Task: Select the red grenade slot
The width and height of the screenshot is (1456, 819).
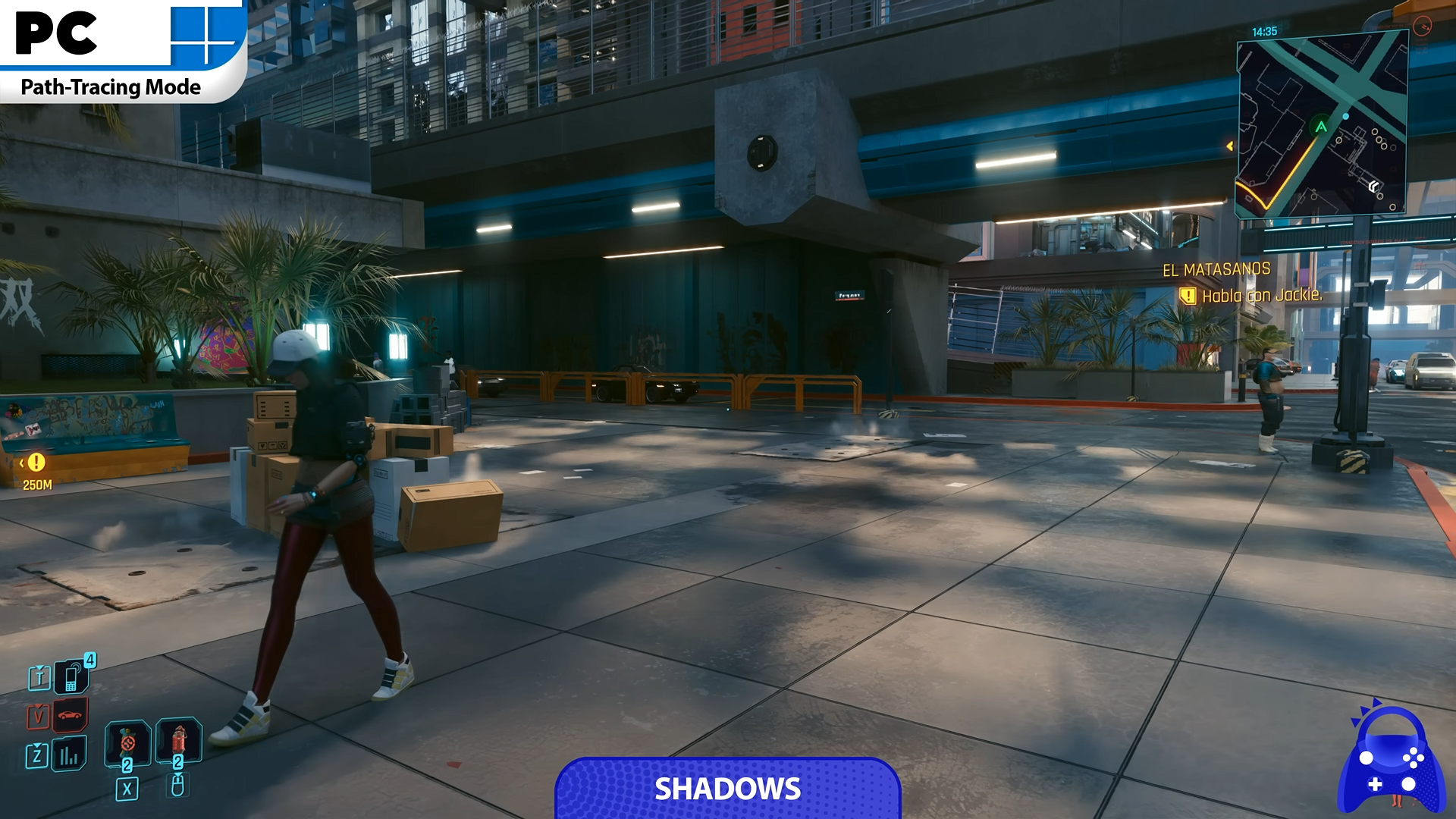Action: point(127,742)
